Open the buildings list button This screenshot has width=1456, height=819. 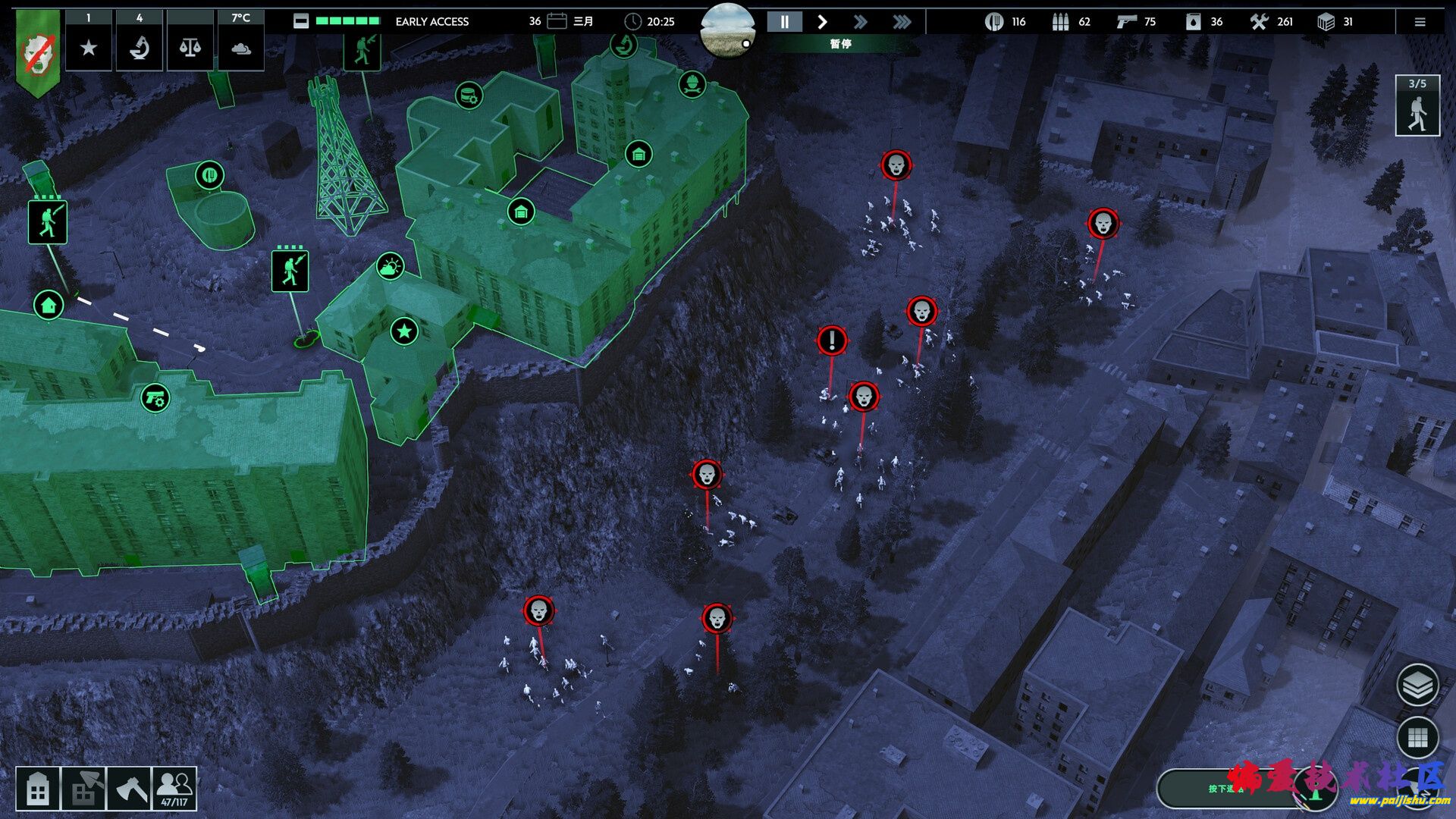38,789
